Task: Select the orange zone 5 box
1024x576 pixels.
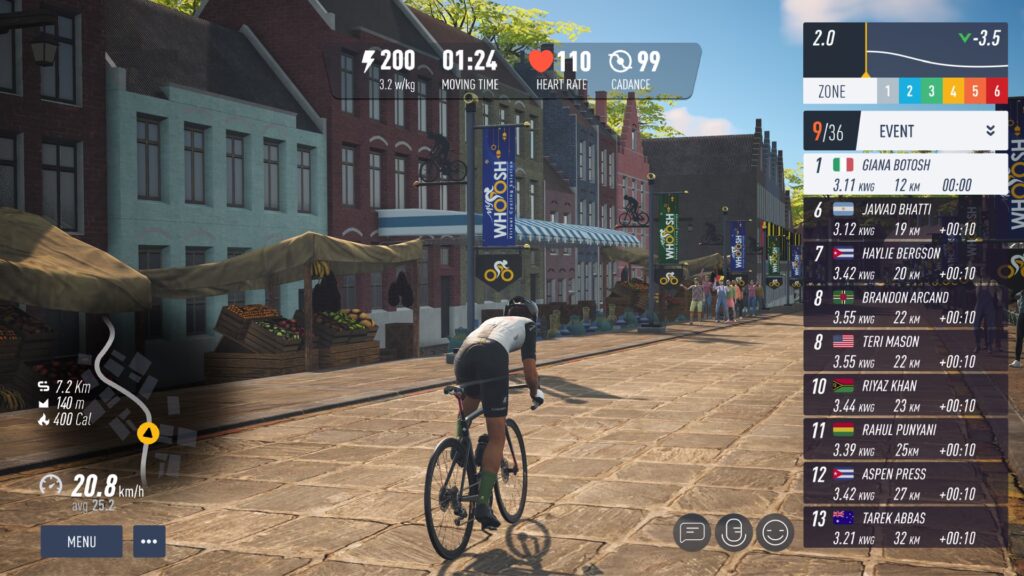Action: pos(975,91)
